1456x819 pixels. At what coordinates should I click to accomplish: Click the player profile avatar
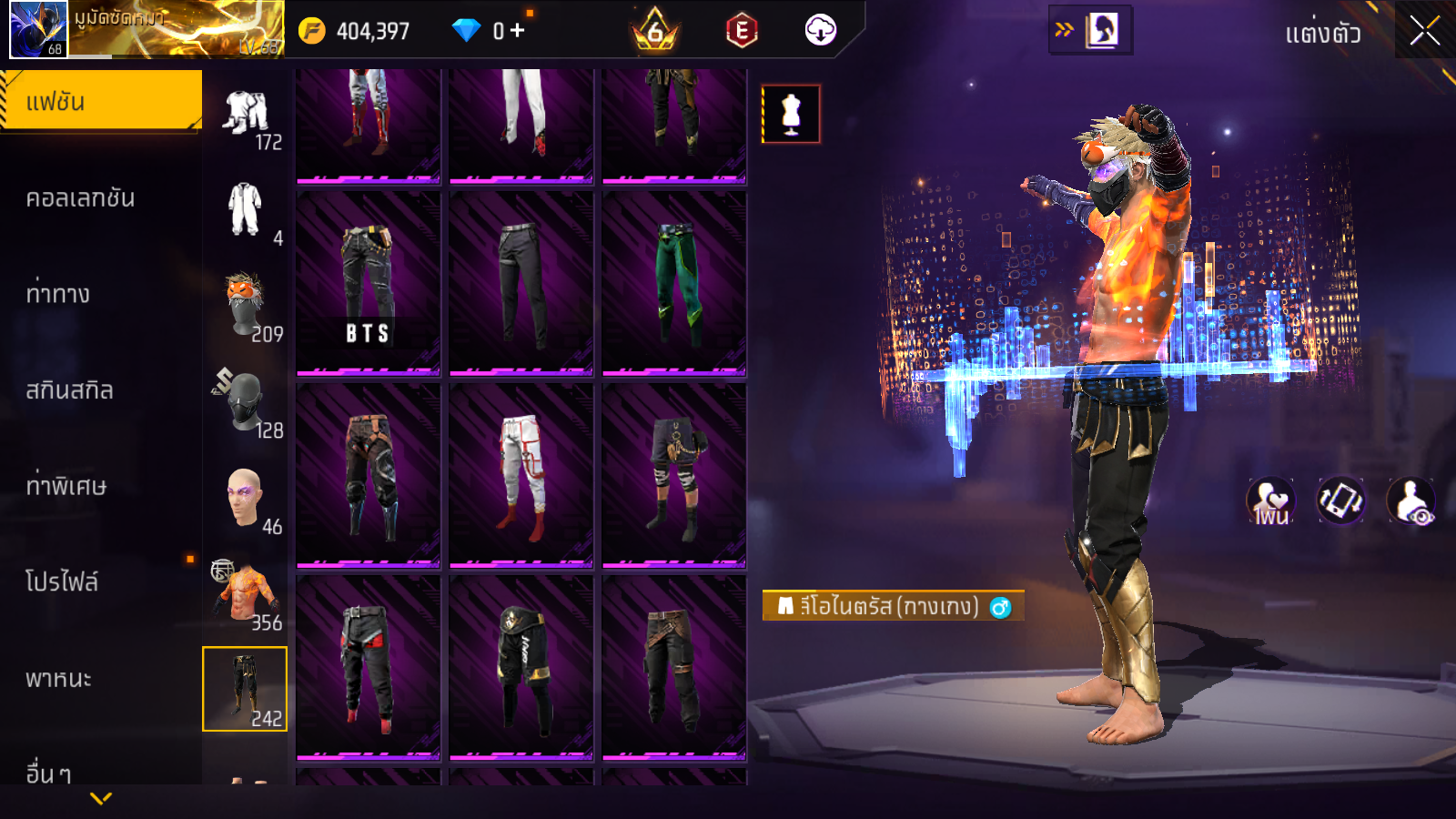38,29
